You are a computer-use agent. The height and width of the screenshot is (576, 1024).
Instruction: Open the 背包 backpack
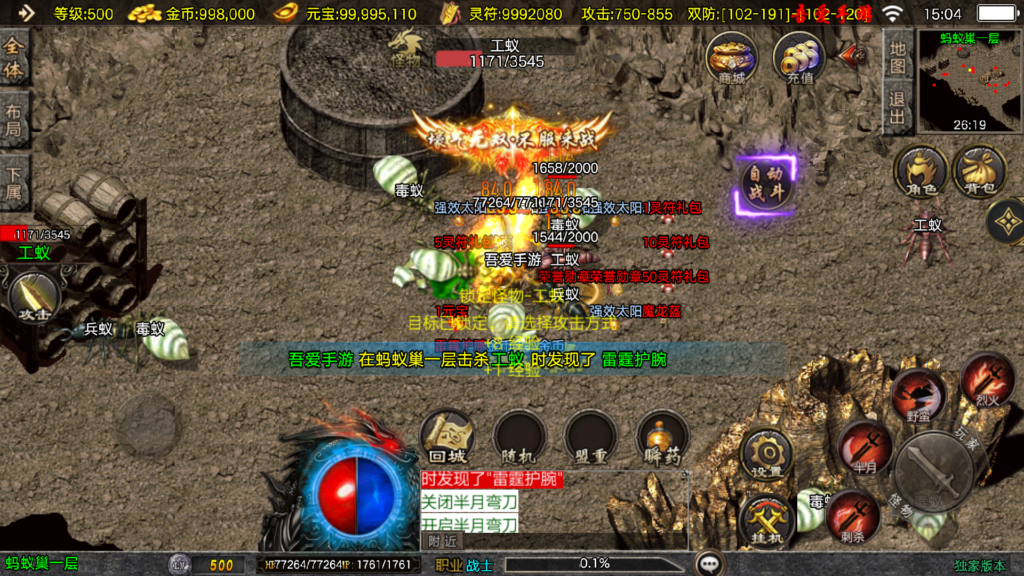(x=978, y=170)
